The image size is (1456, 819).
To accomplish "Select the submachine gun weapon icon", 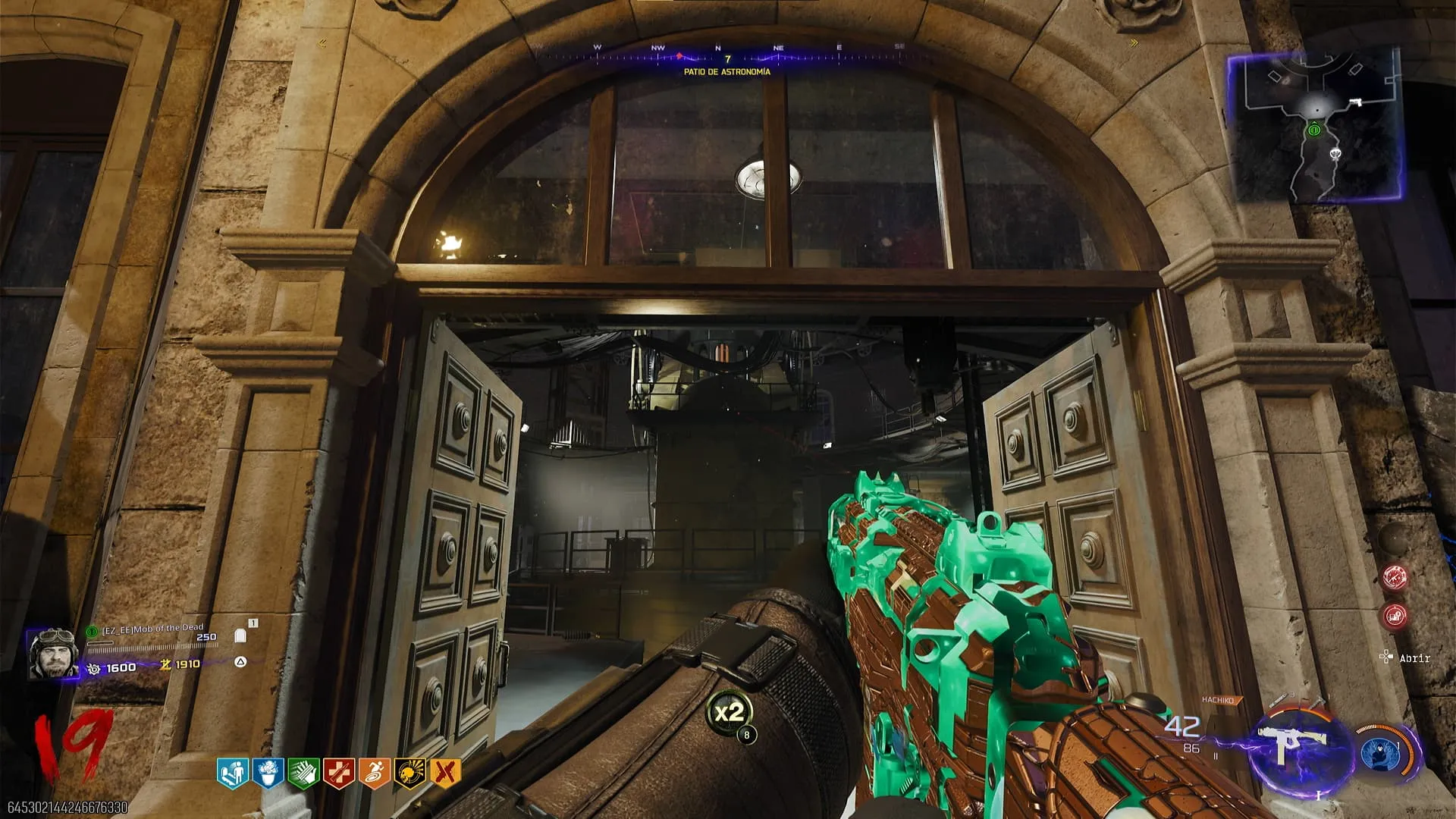I will coord(1295,745).
